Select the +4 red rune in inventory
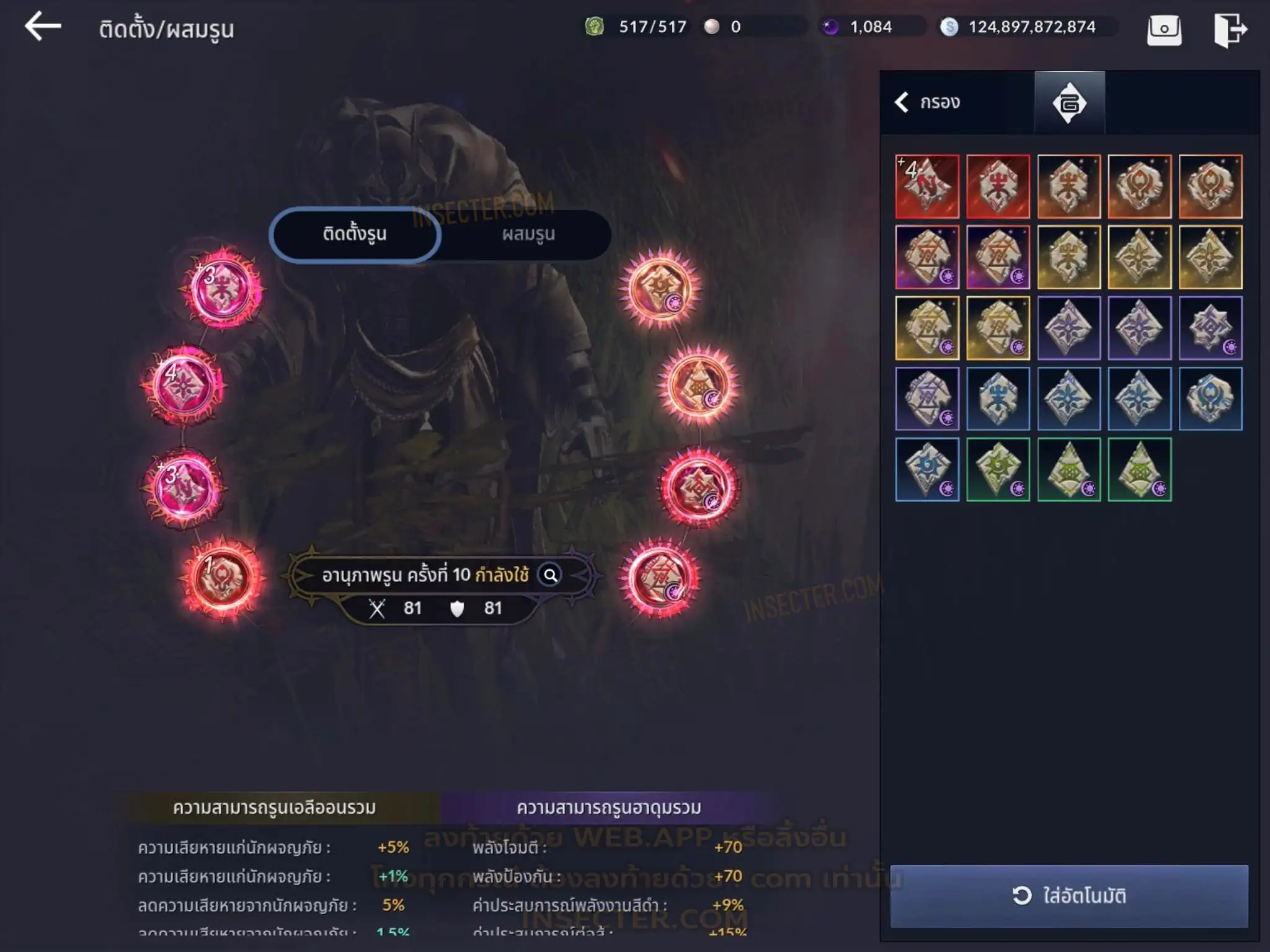The height and width of the screenshot is (952, 1270). [x=927, y=187]
